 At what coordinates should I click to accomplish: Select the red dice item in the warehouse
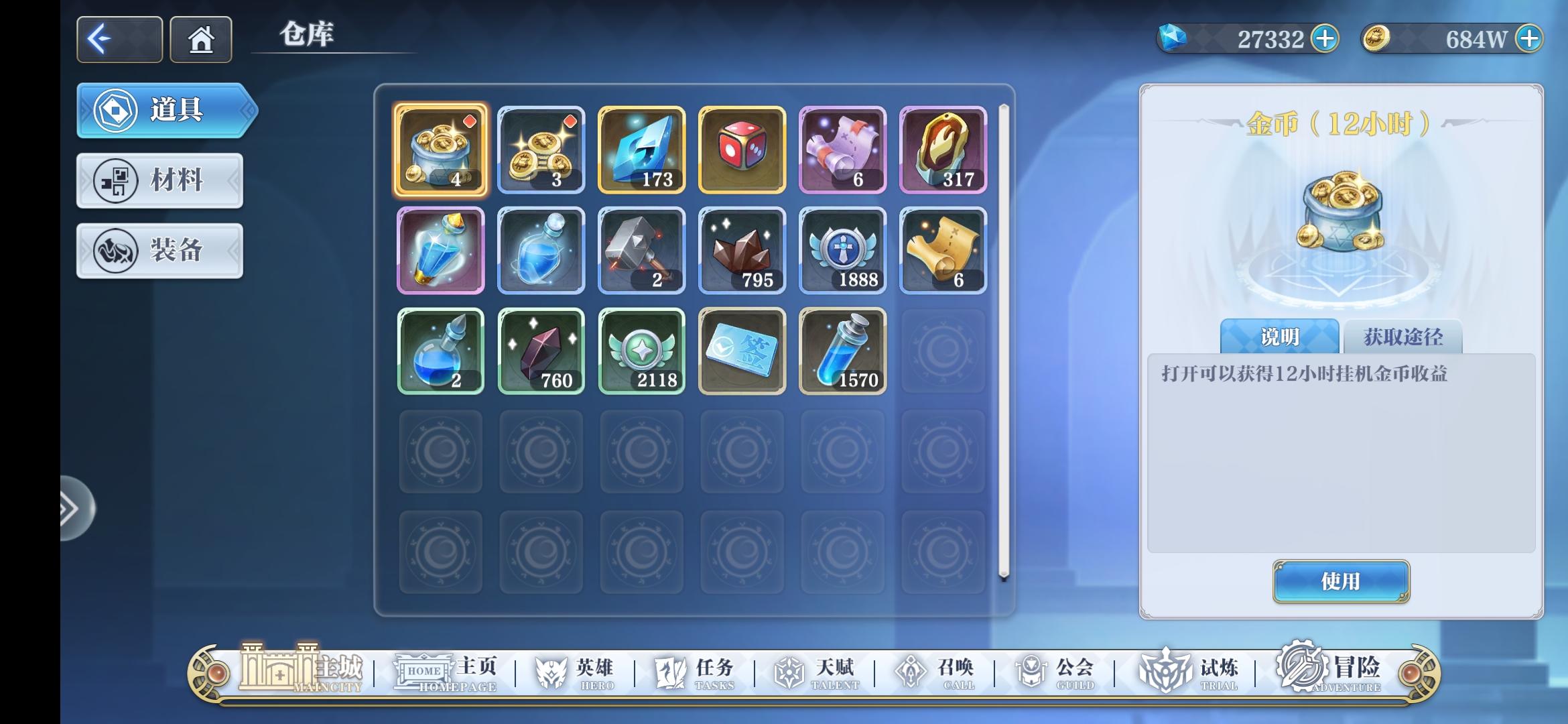742,149
